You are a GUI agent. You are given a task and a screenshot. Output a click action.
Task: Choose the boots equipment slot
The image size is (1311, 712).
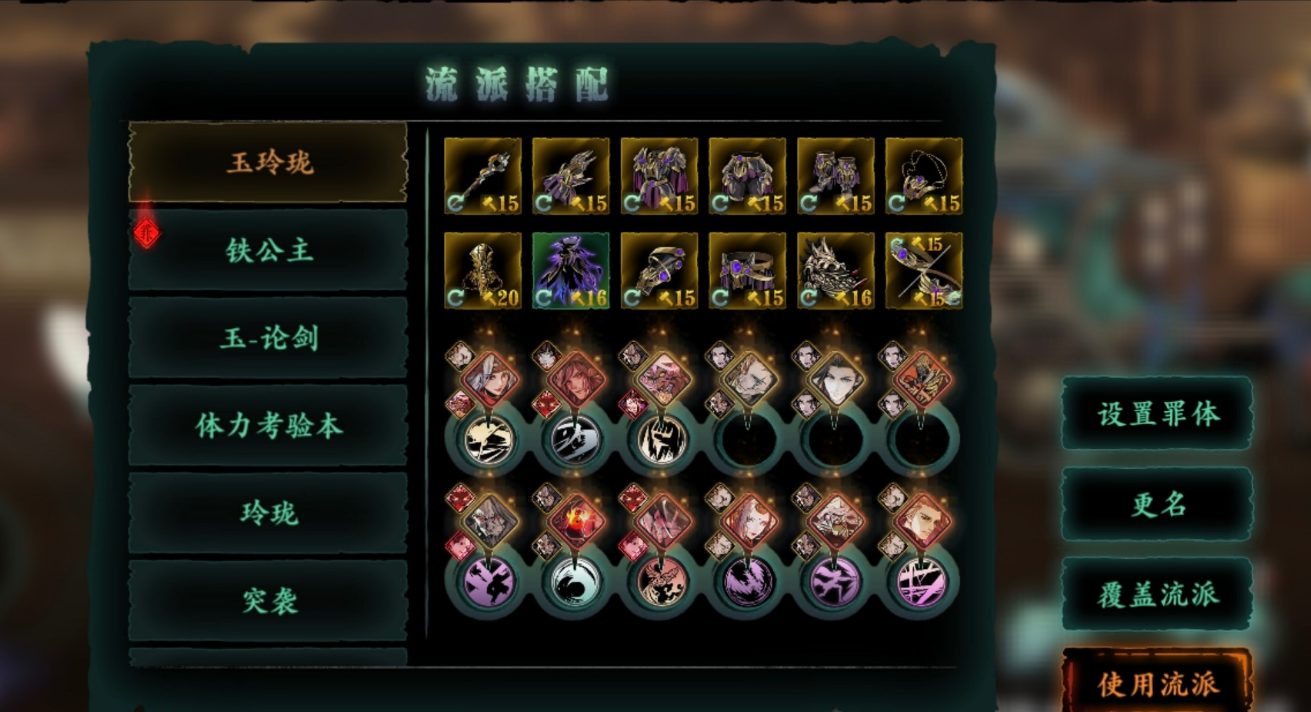coord(835,176)
